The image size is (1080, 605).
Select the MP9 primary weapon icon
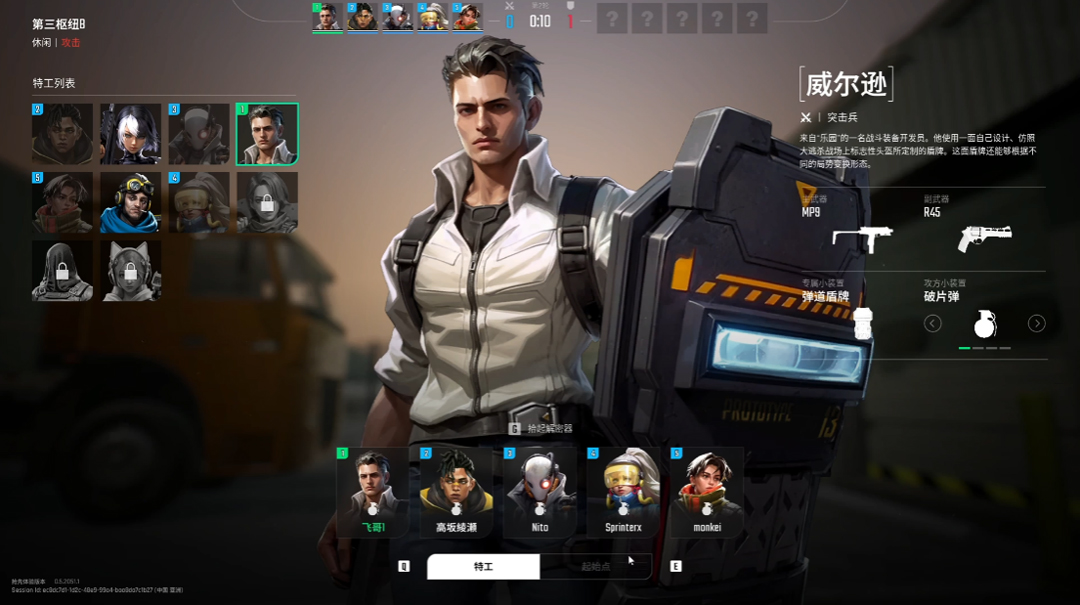pyautogui.click(x=862, y=238)
